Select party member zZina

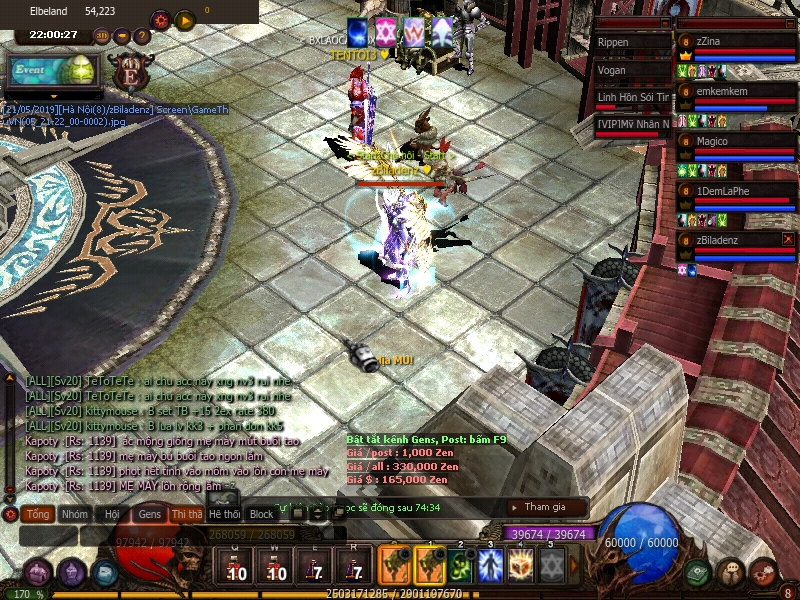(x=736, y=42)
